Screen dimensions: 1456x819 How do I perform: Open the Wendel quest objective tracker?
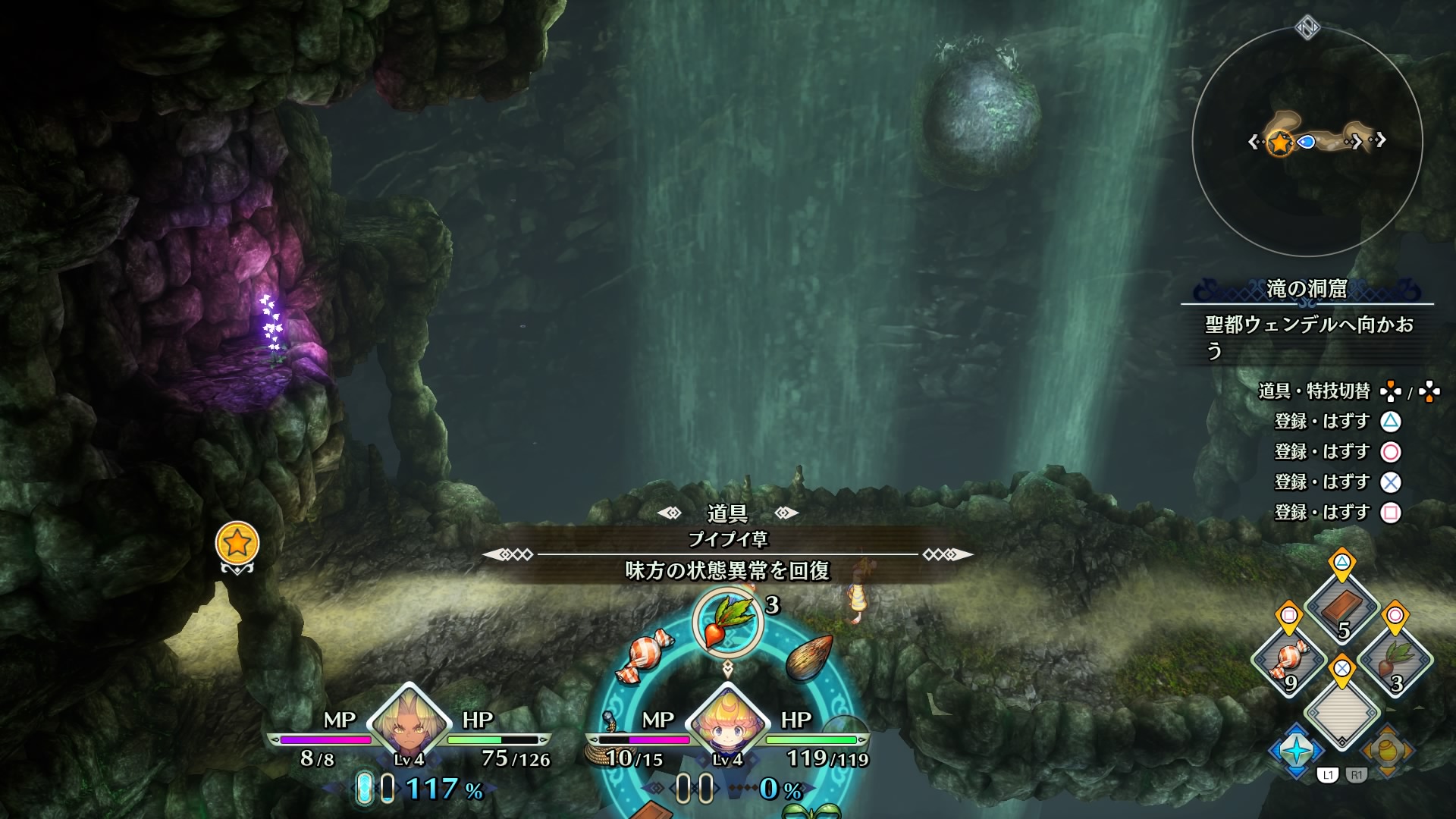coord(1308,337)
